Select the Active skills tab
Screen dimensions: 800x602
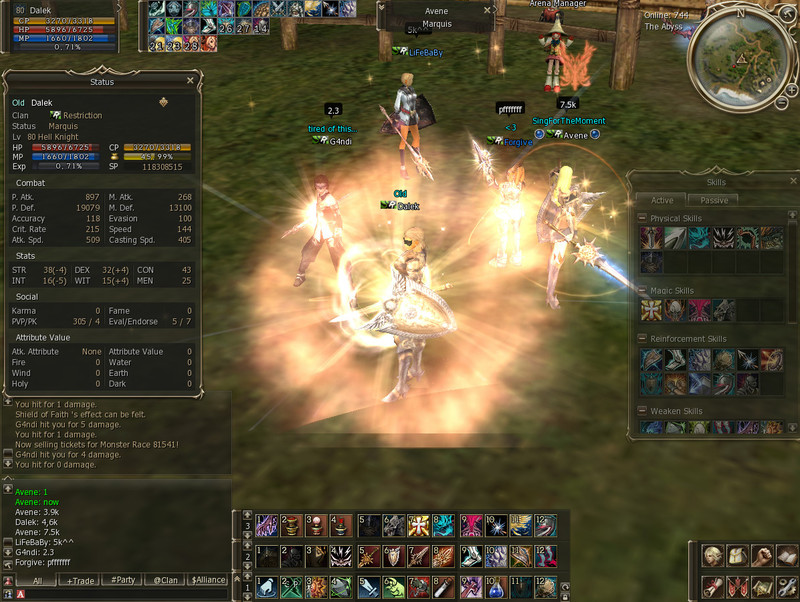coord(662,200)
